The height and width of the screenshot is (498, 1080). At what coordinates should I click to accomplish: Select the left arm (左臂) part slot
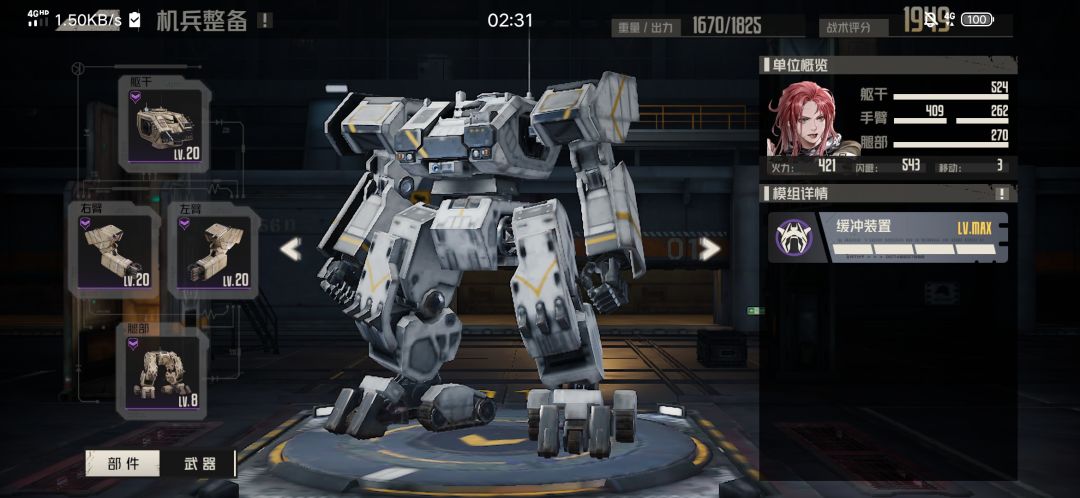point(213,249)
